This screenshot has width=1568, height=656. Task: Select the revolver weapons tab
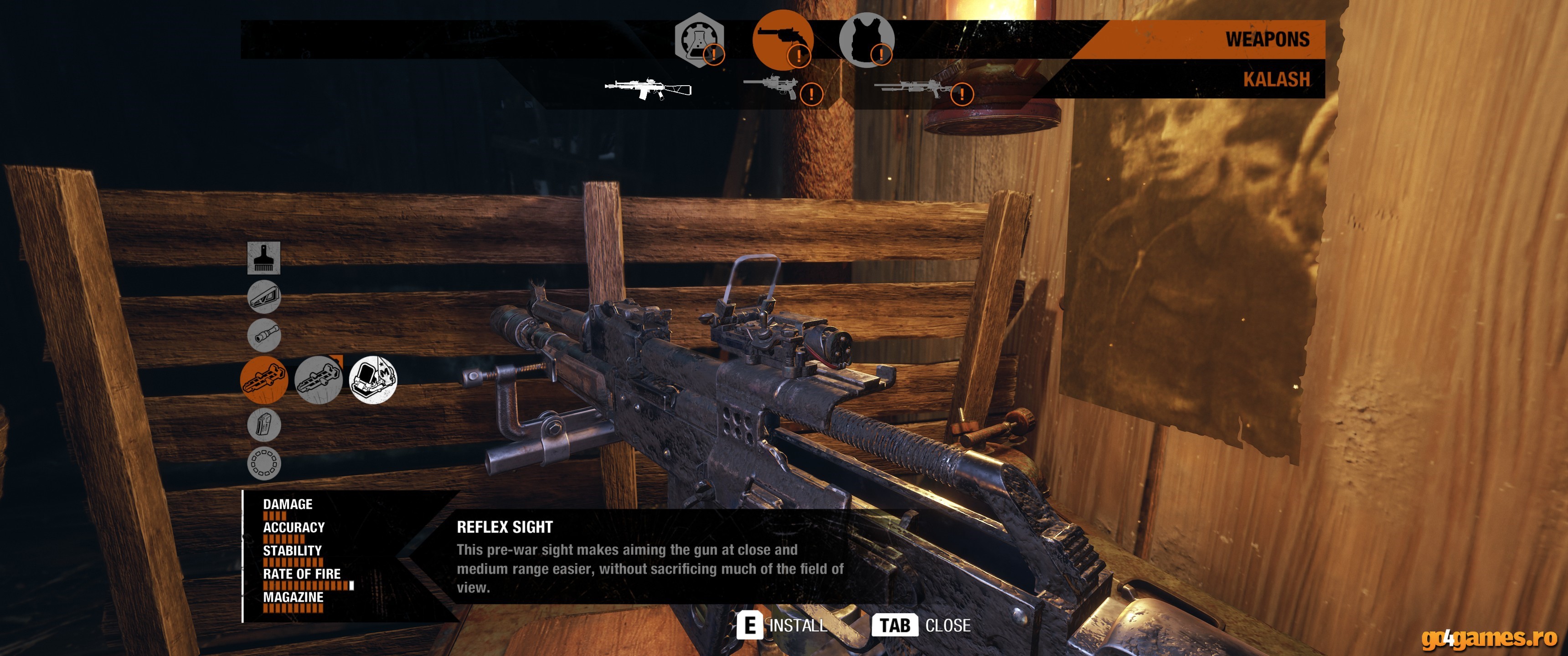783,40
